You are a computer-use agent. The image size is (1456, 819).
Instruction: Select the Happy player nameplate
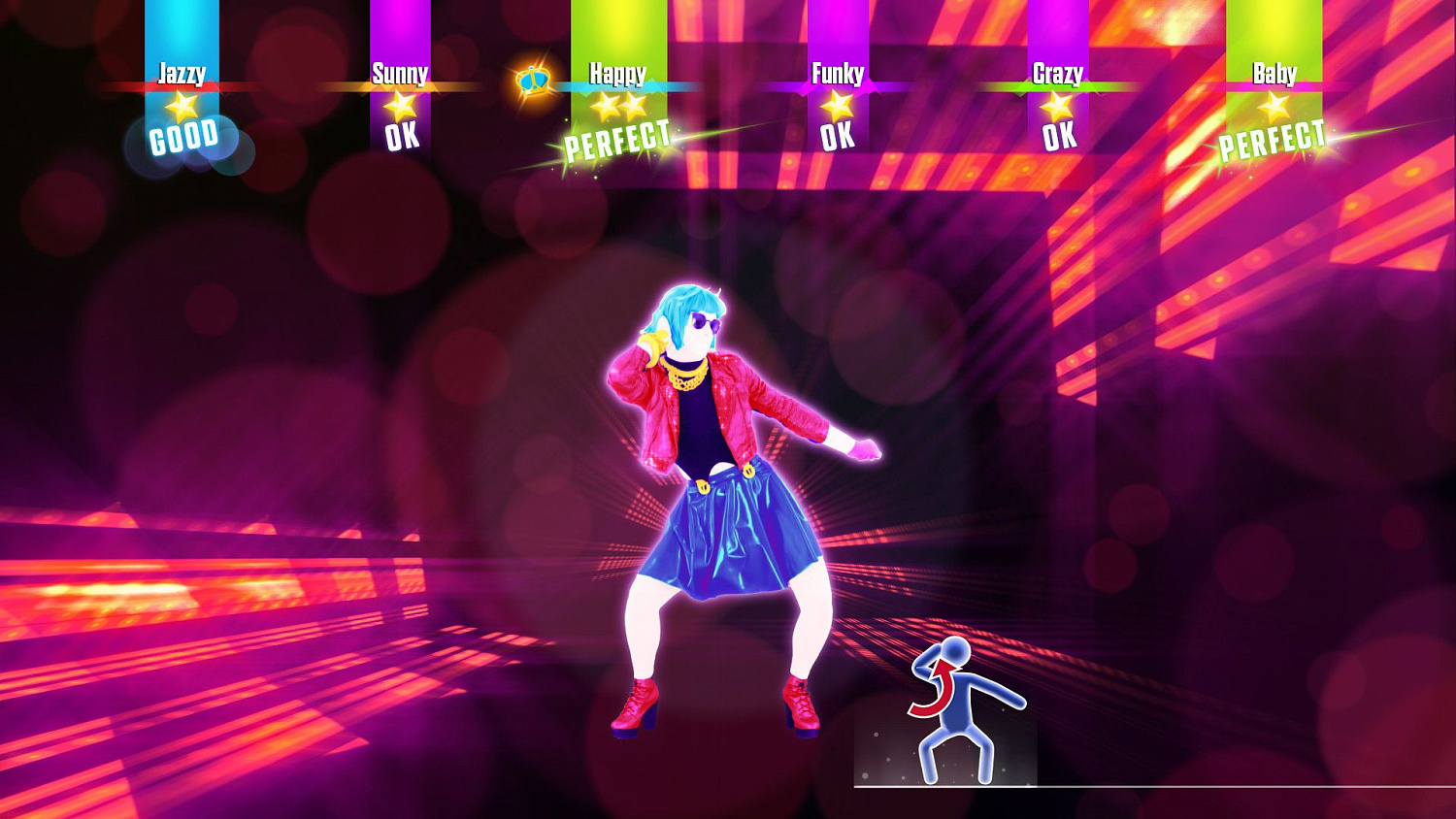coord(618,72)
